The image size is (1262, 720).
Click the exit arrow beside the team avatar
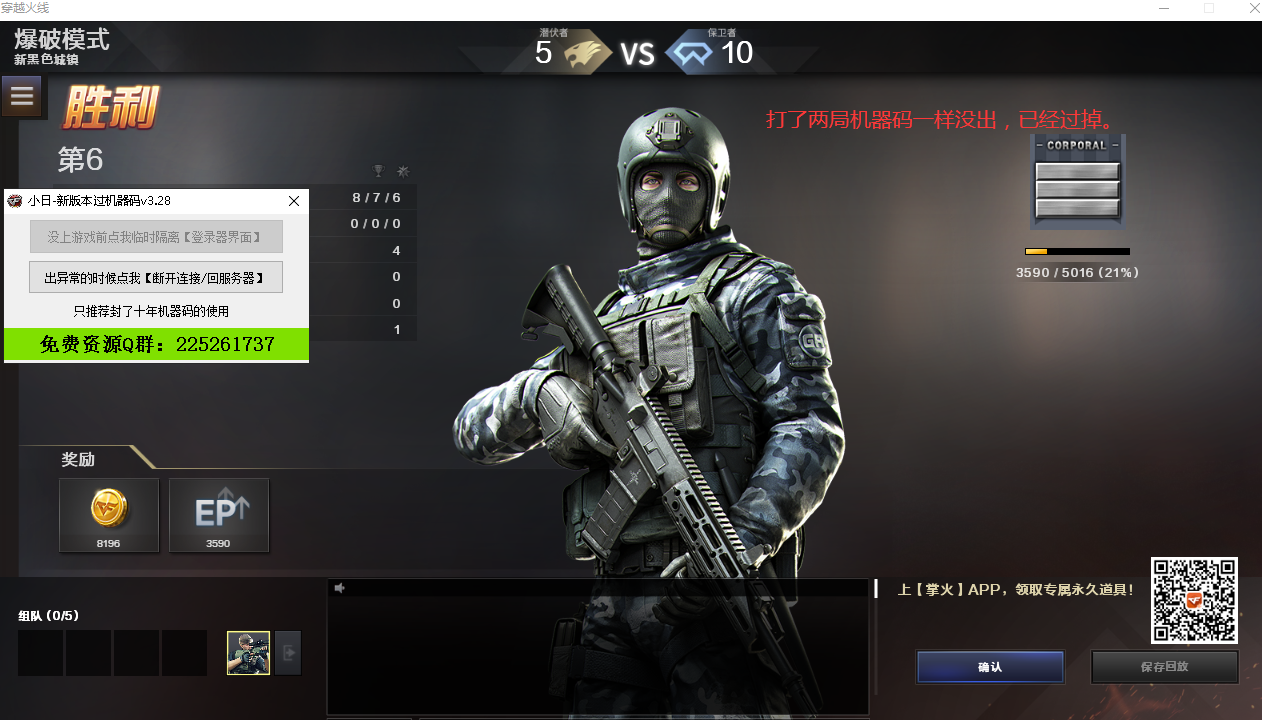pos(288,653)
